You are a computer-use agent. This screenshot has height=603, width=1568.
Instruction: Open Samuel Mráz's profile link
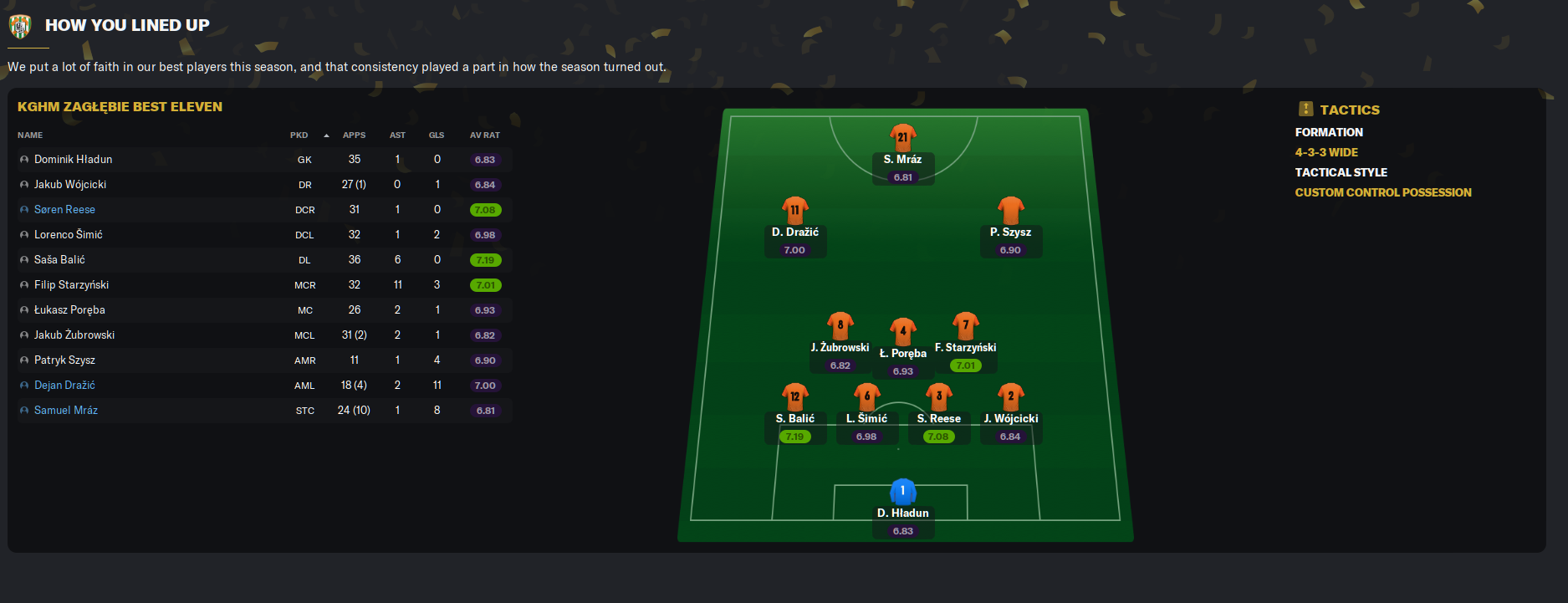coord(66,411)
